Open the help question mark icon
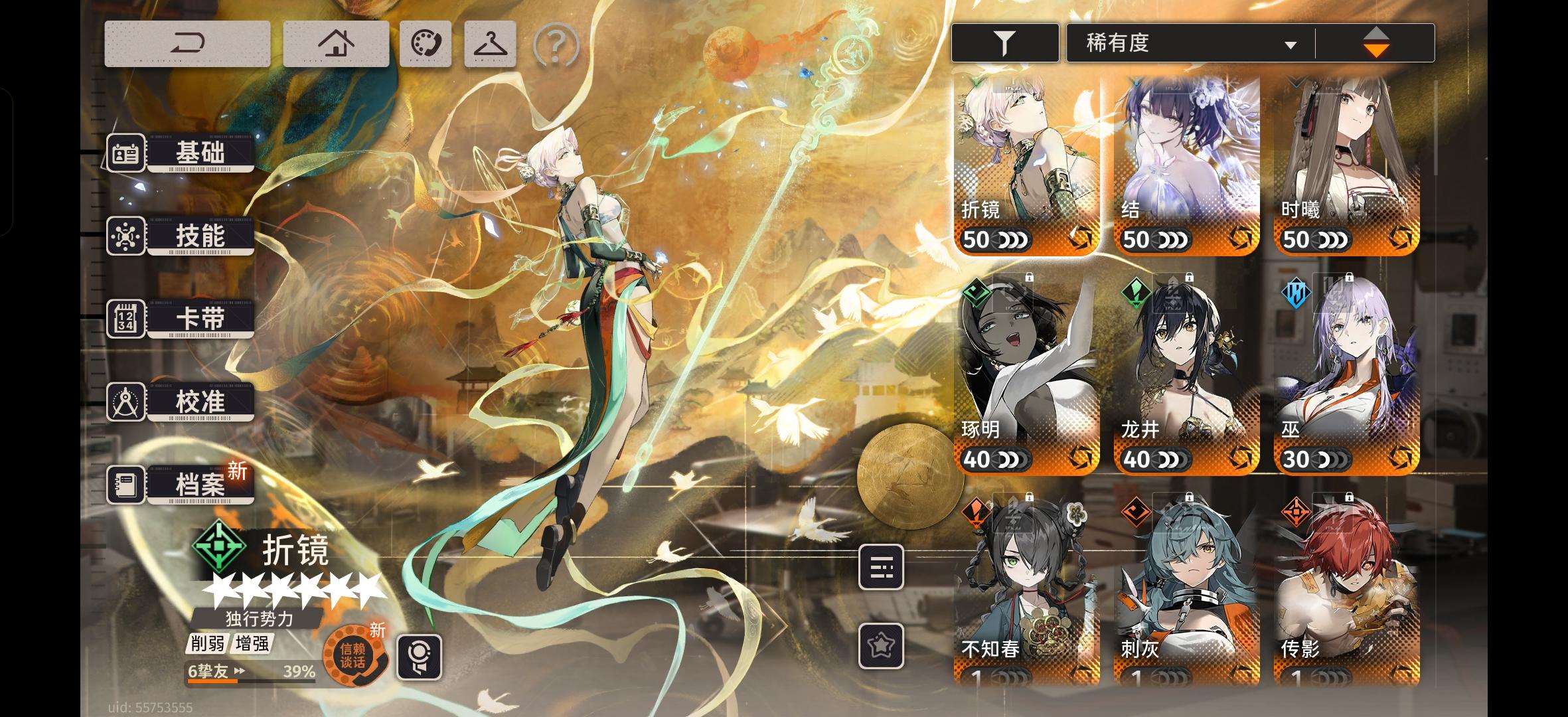Screen dimensions: 1568x717 tap(556, 44)
